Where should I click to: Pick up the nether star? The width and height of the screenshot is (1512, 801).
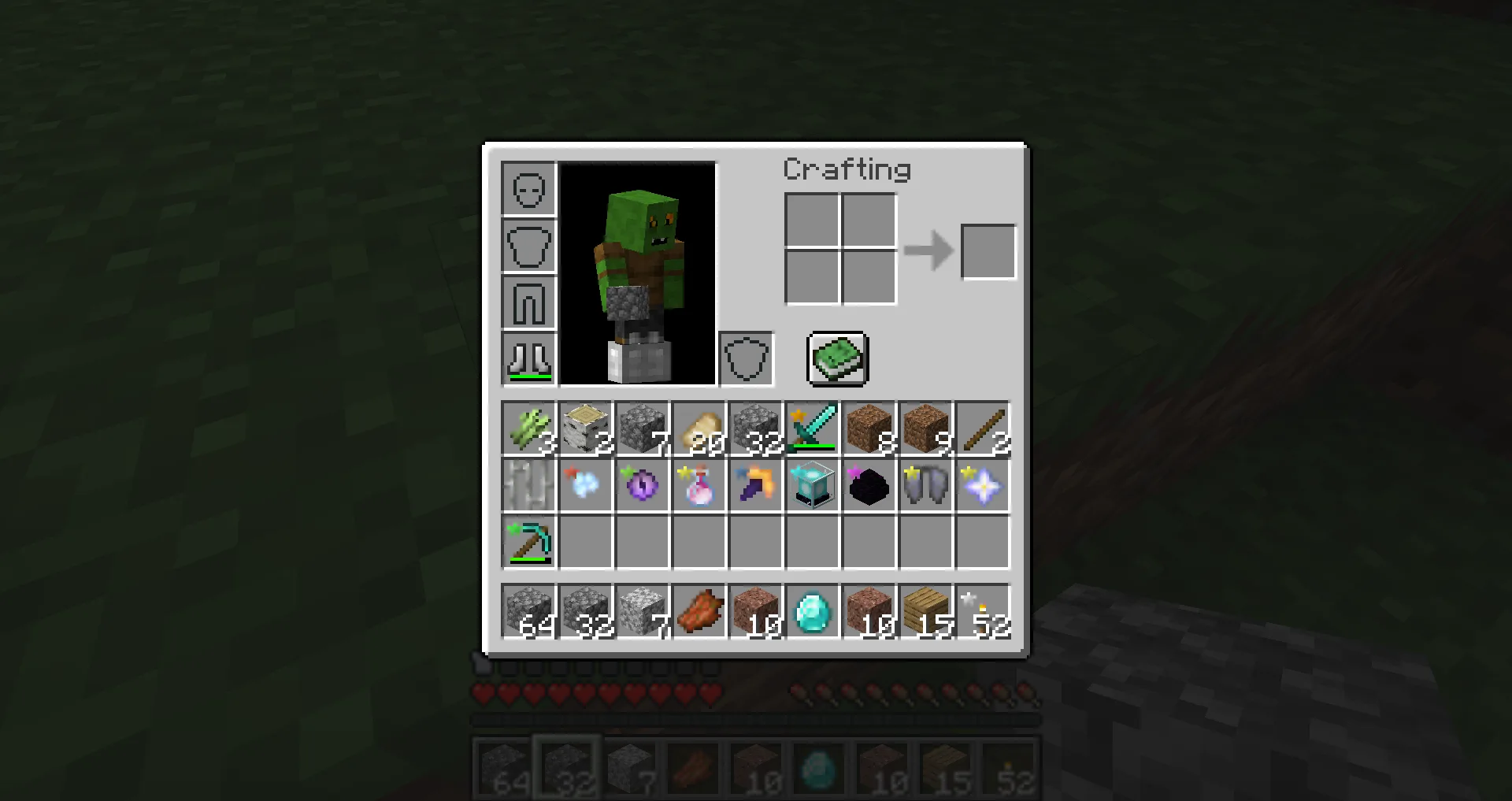pos(982,484)
